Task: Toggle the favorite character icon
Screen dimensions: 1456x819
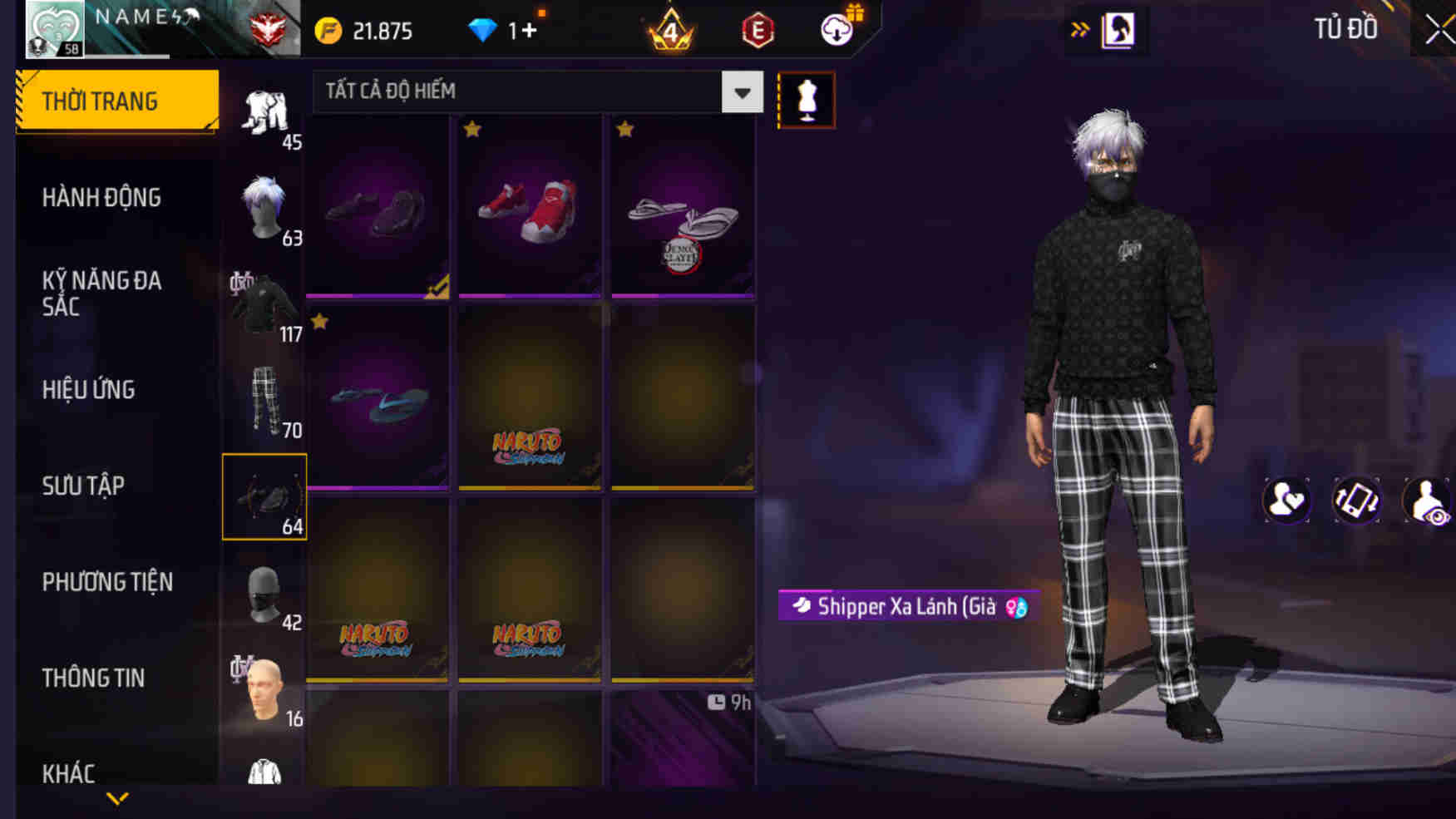Action: coord(1286,500)
